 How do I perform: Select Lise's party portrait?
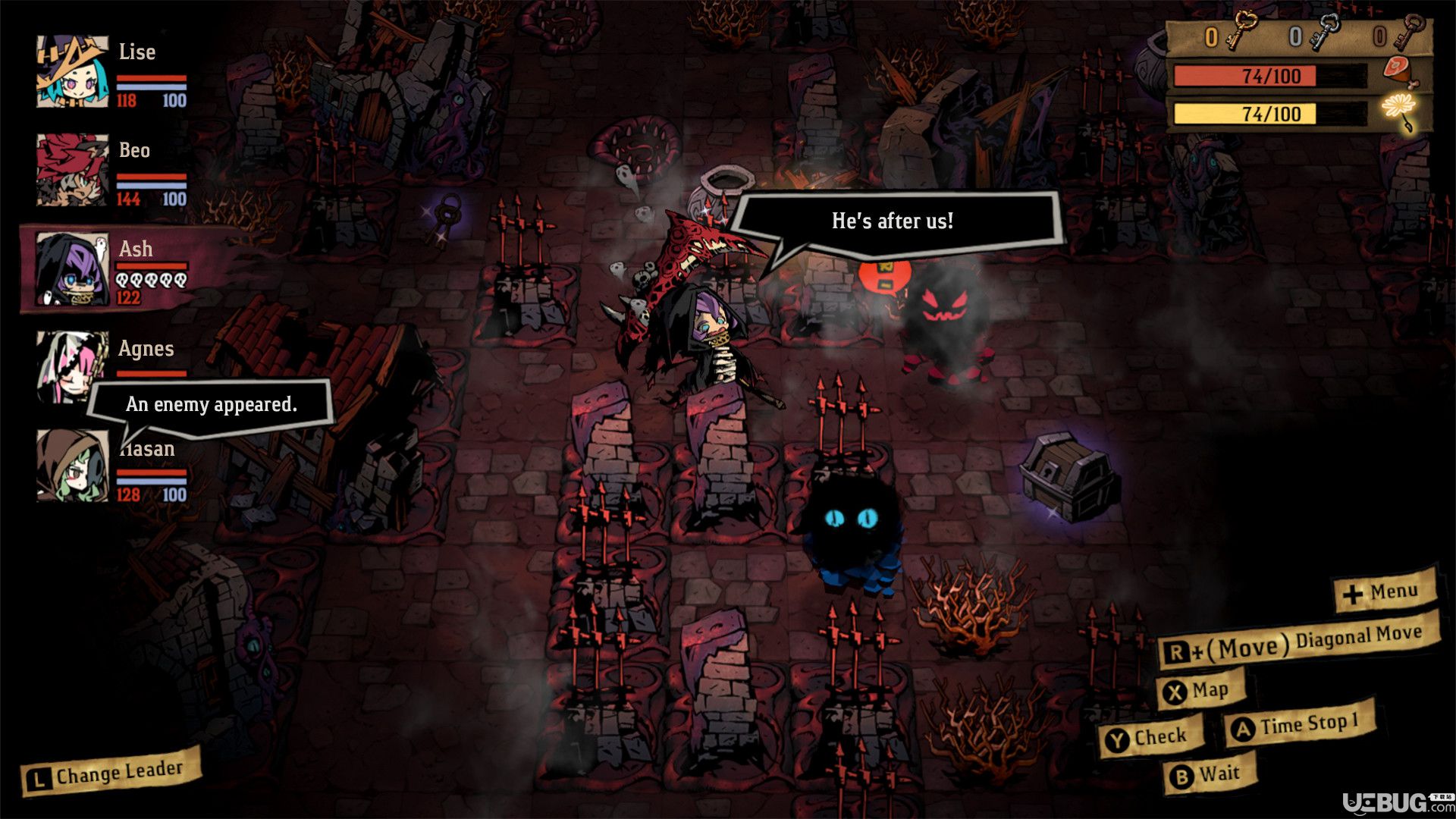click(x=73, y=71)
